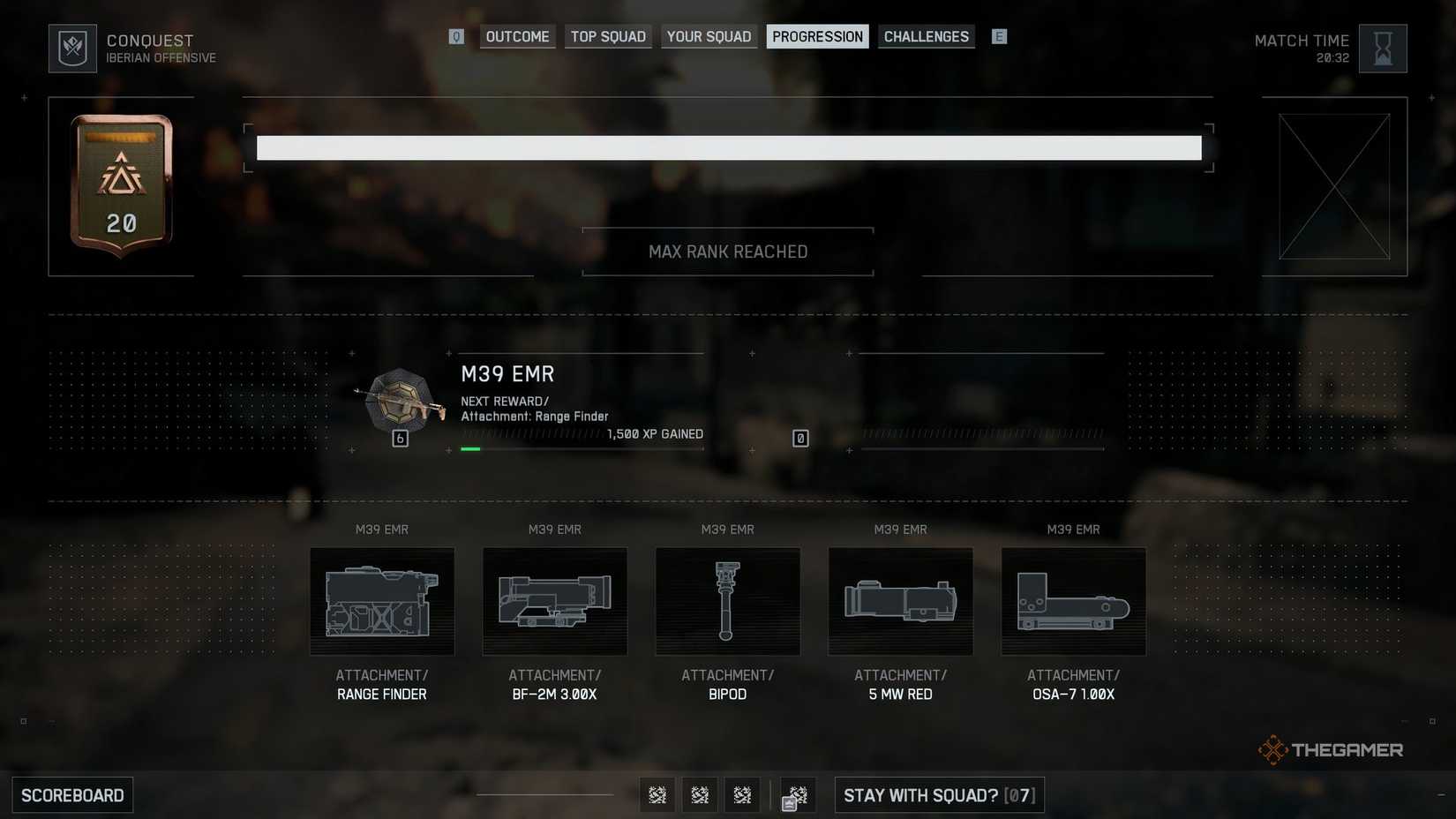Viewport: 1456px width, 819px height.
Task: Click the TheGamer logo watermark
Action: tap(1331, 750)
